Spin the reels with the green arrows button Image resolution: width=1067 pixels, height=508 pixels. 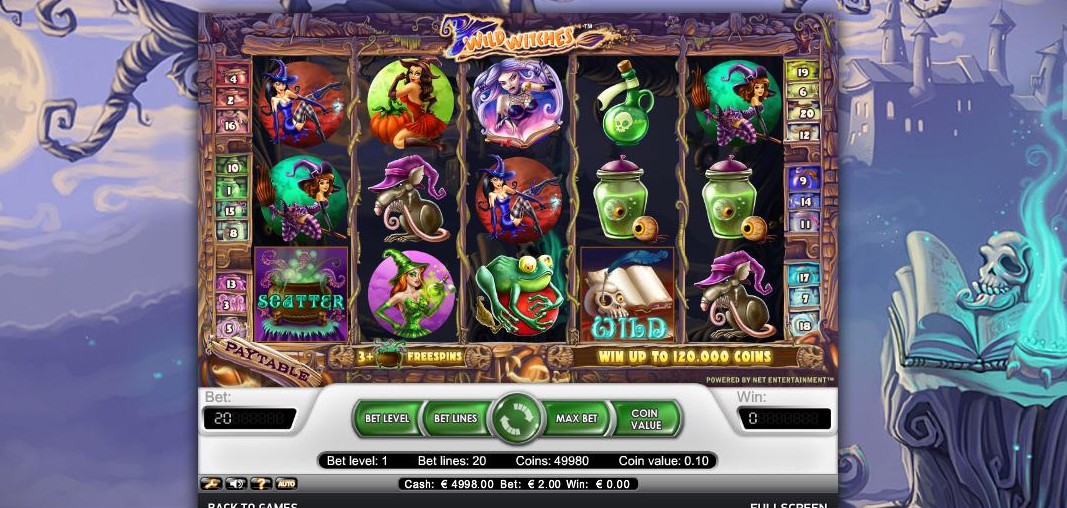coord(517,418)
